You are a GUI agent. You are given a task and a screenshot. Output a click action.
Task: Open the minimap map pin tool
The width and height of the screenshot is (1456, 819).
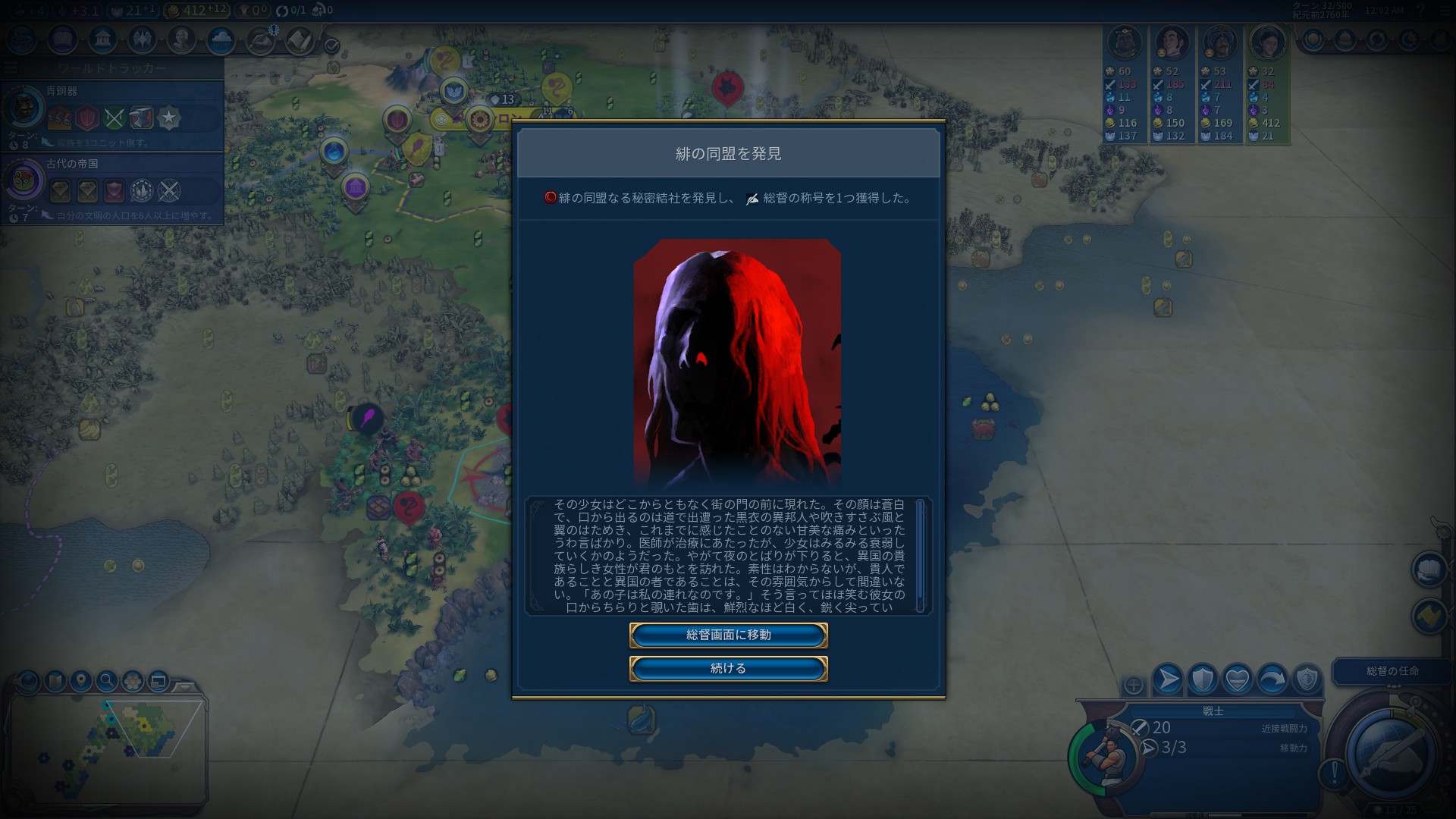(x=81, y=681)
